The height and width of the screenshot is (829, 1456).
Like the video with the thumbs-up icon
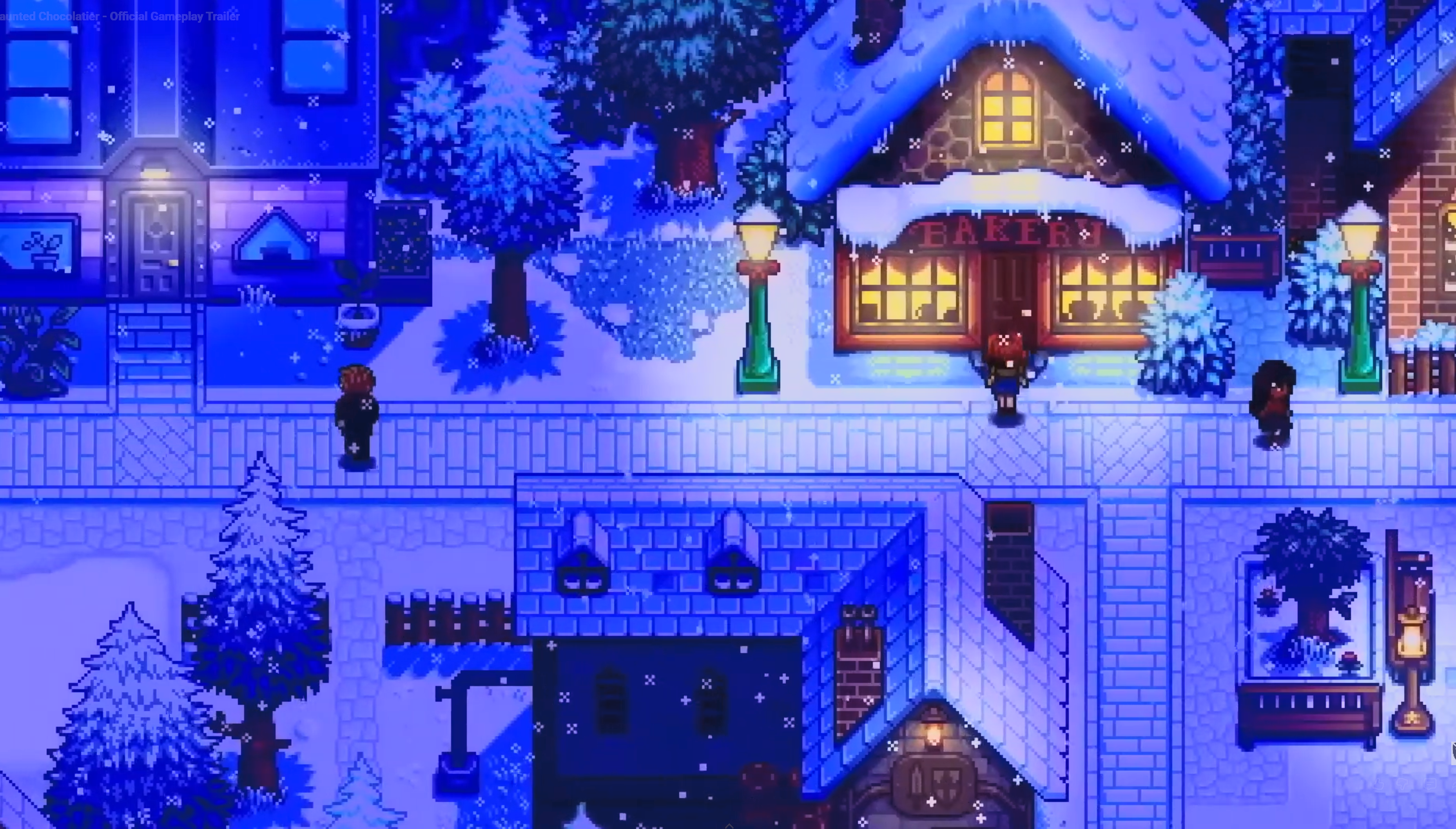(x=1378, y=784)
